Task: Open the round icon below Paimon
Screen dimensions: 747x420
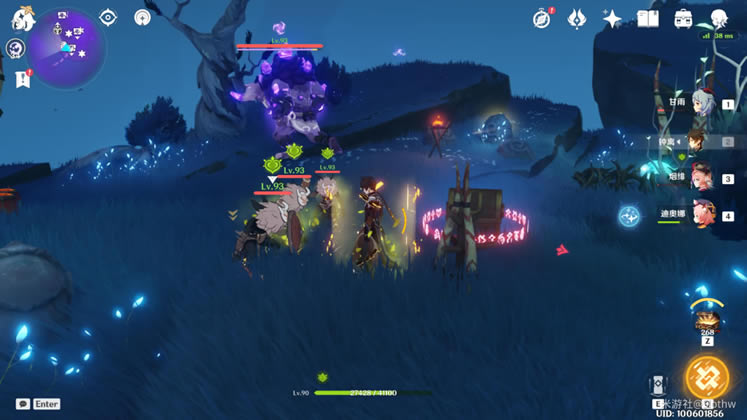Action: [15, 49]
